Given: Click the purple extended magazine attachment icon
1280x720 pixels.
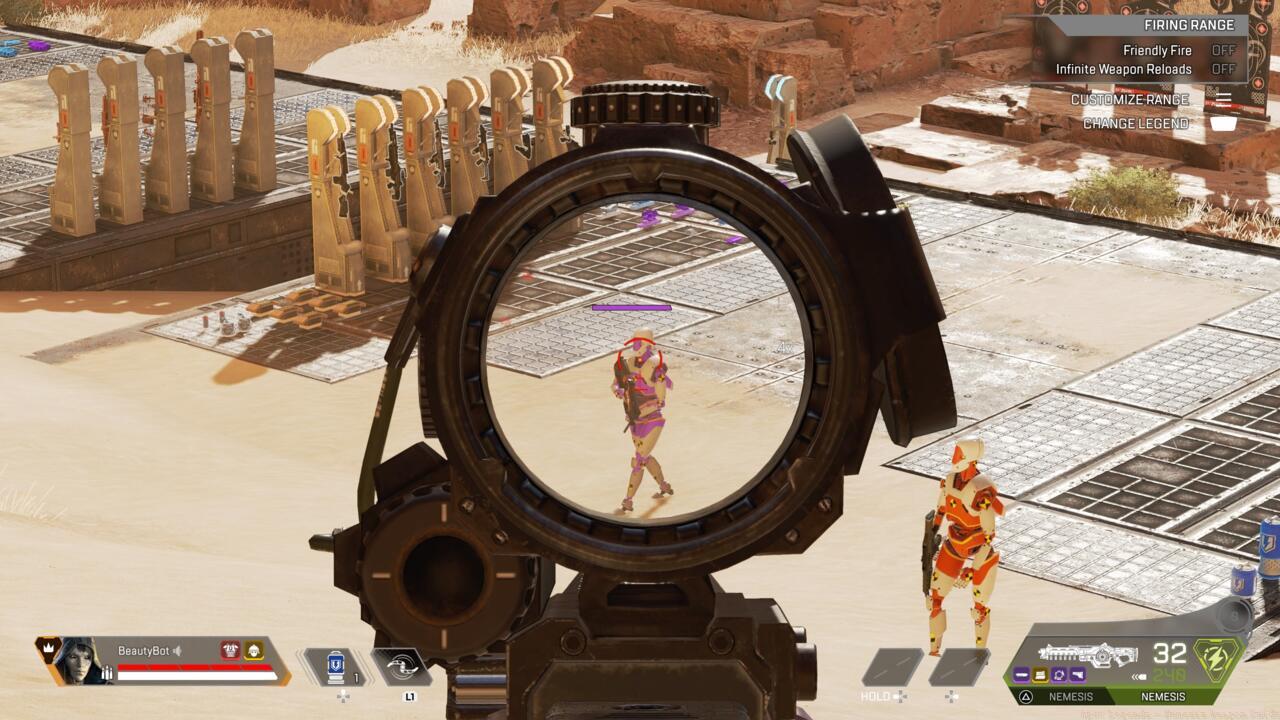Looking at the screenshot, I should [x=1040, y=674].
